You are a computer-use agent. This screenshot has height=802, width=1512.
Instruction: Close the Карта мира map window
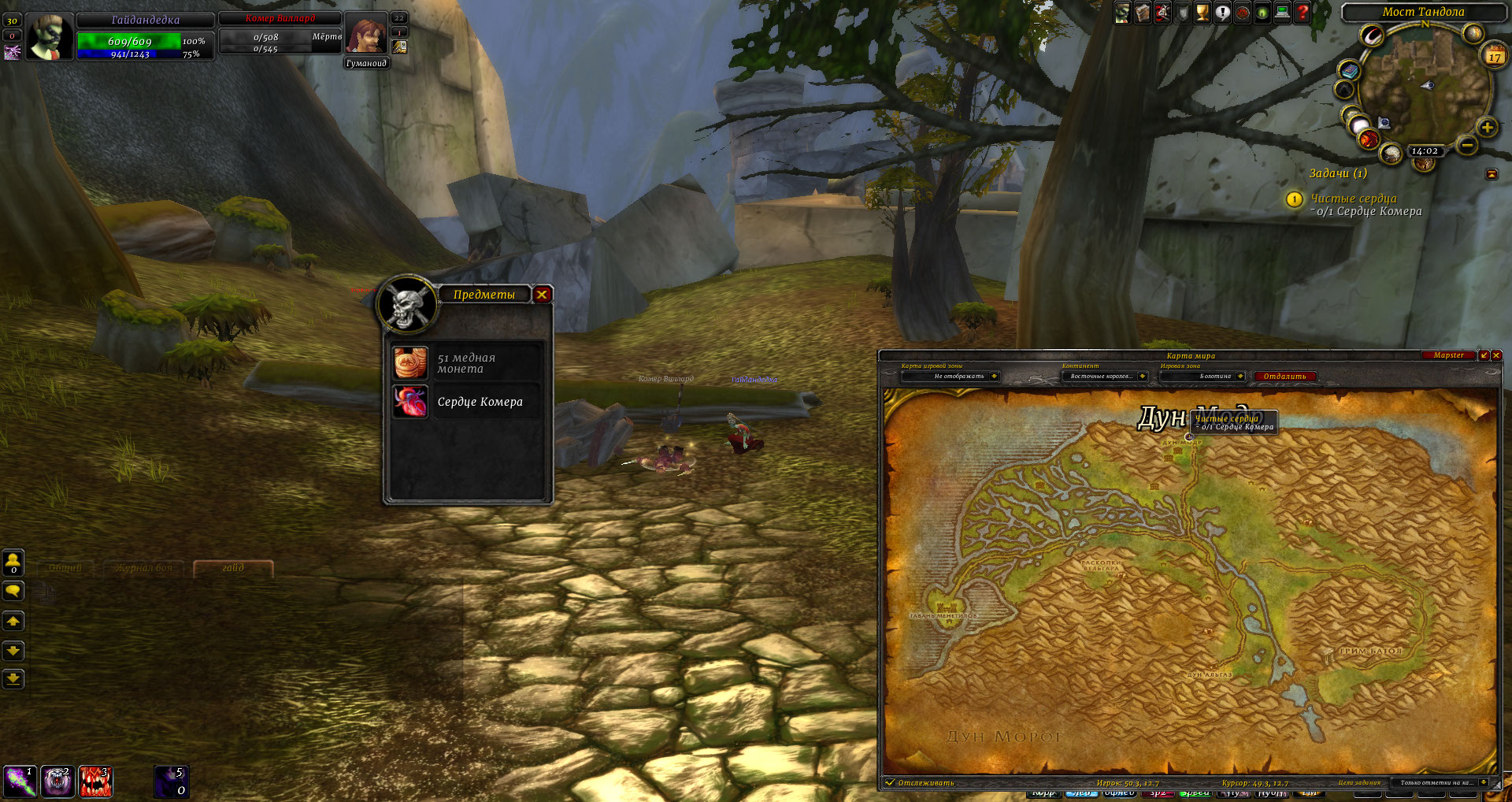coord(1496,355)
